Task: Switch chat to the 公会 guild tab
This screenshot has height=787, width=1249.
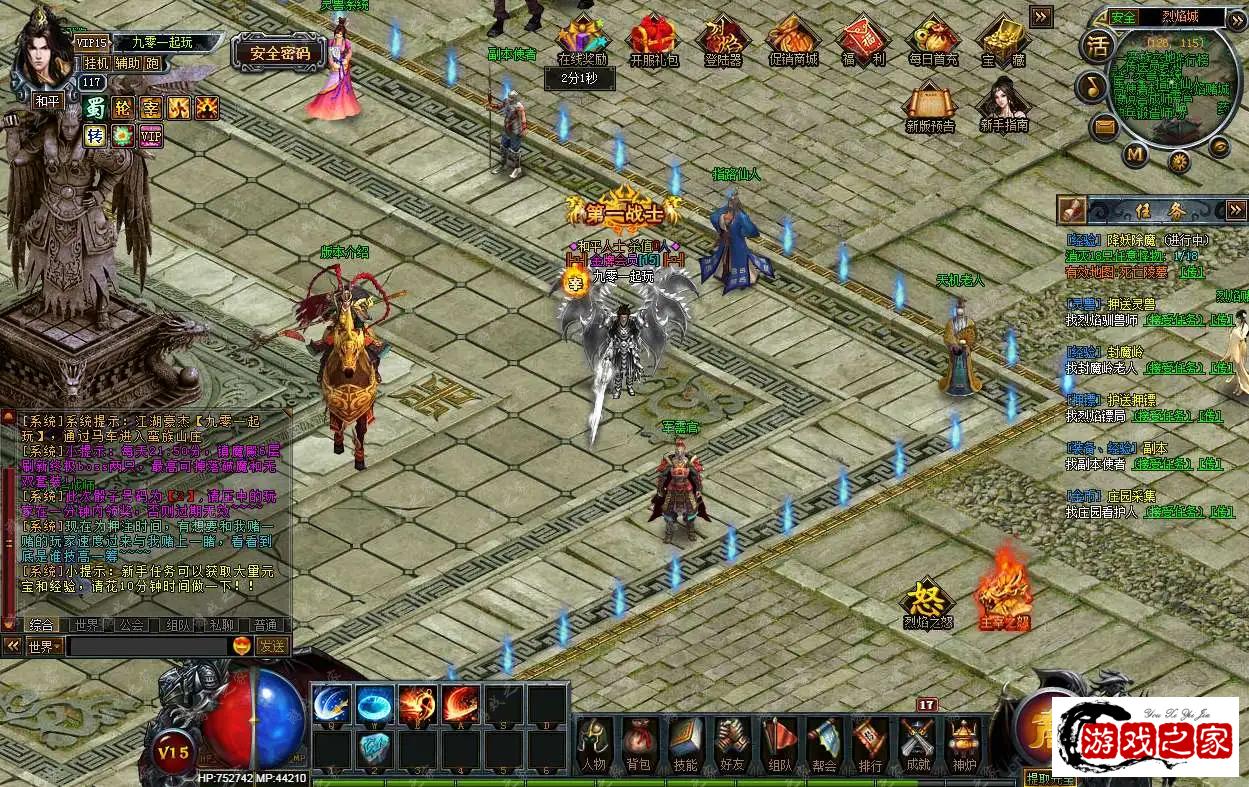Action: [131, 625]
